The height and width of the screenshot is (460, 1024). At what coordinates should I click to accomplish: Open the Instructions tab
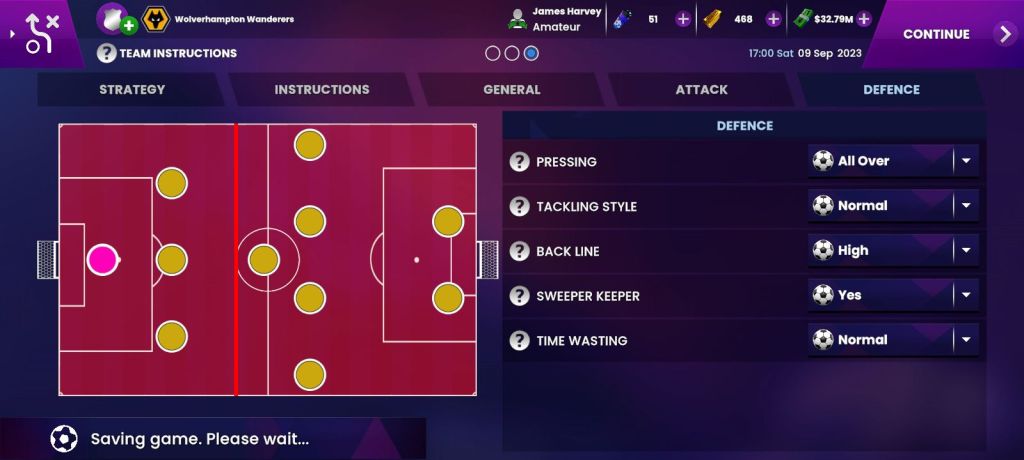pyautogui.click(x=322, y=90)
